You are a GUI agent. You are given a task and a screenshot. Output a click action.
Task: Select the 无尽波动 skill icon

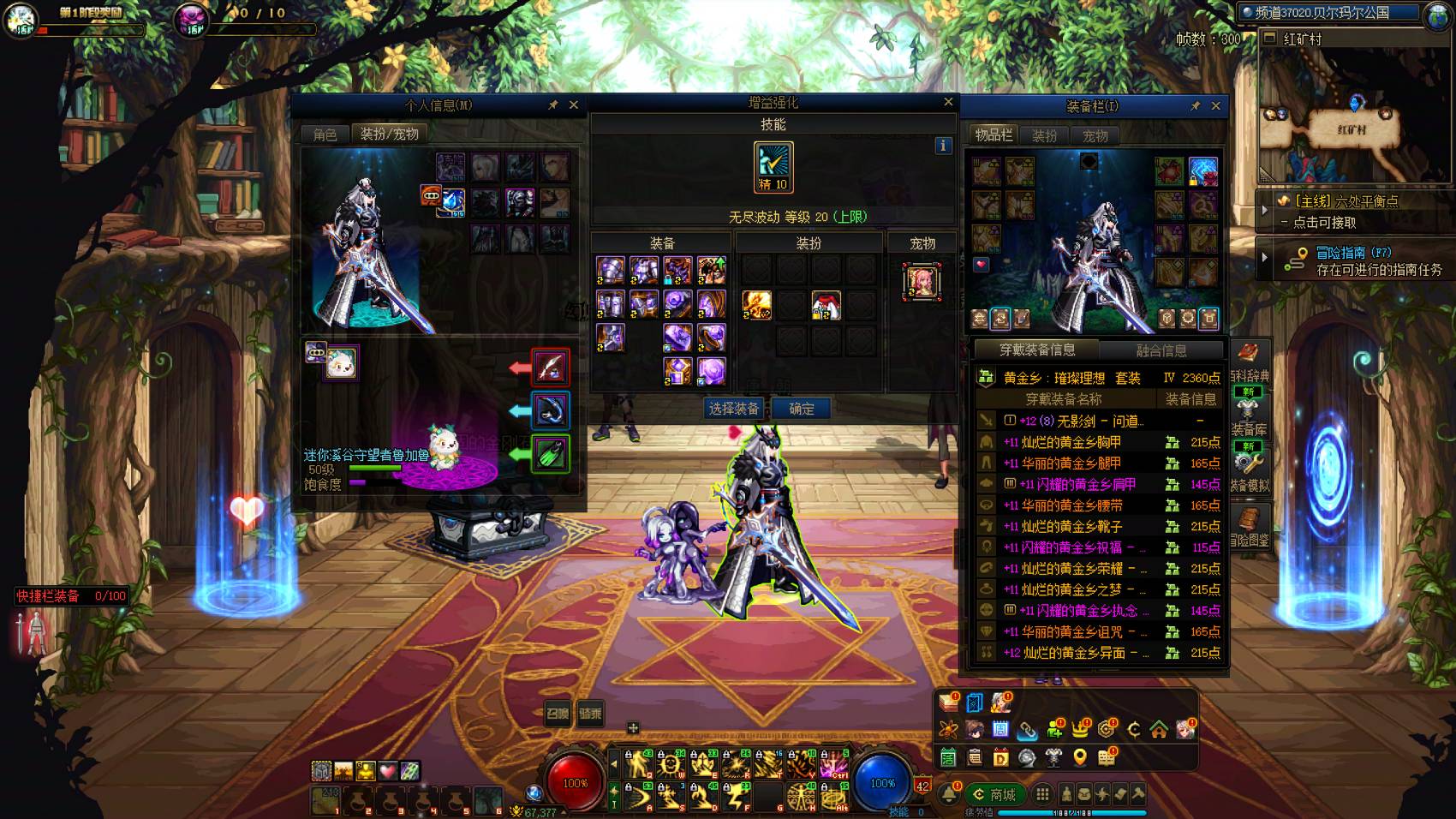click(x=773, y=166)
